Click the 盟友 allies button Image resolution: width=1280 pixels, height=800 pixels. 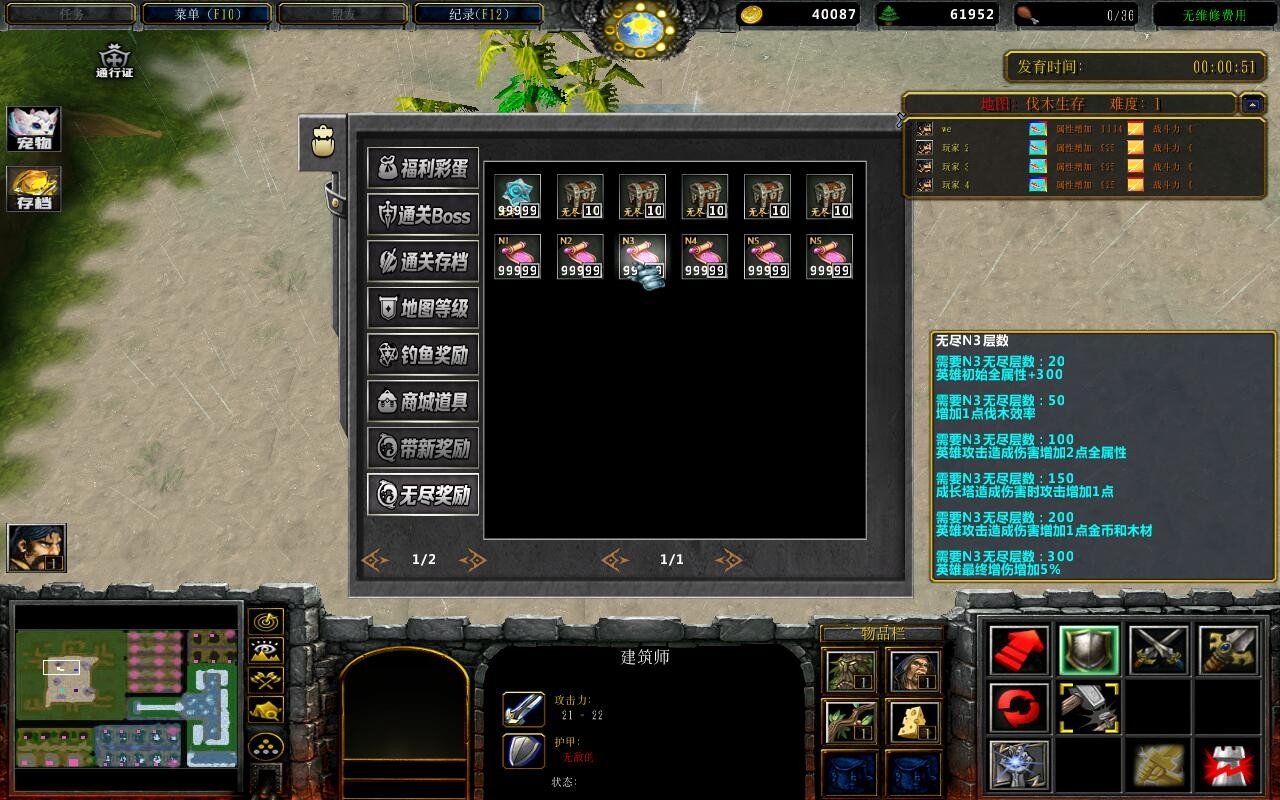coord(343,13)
